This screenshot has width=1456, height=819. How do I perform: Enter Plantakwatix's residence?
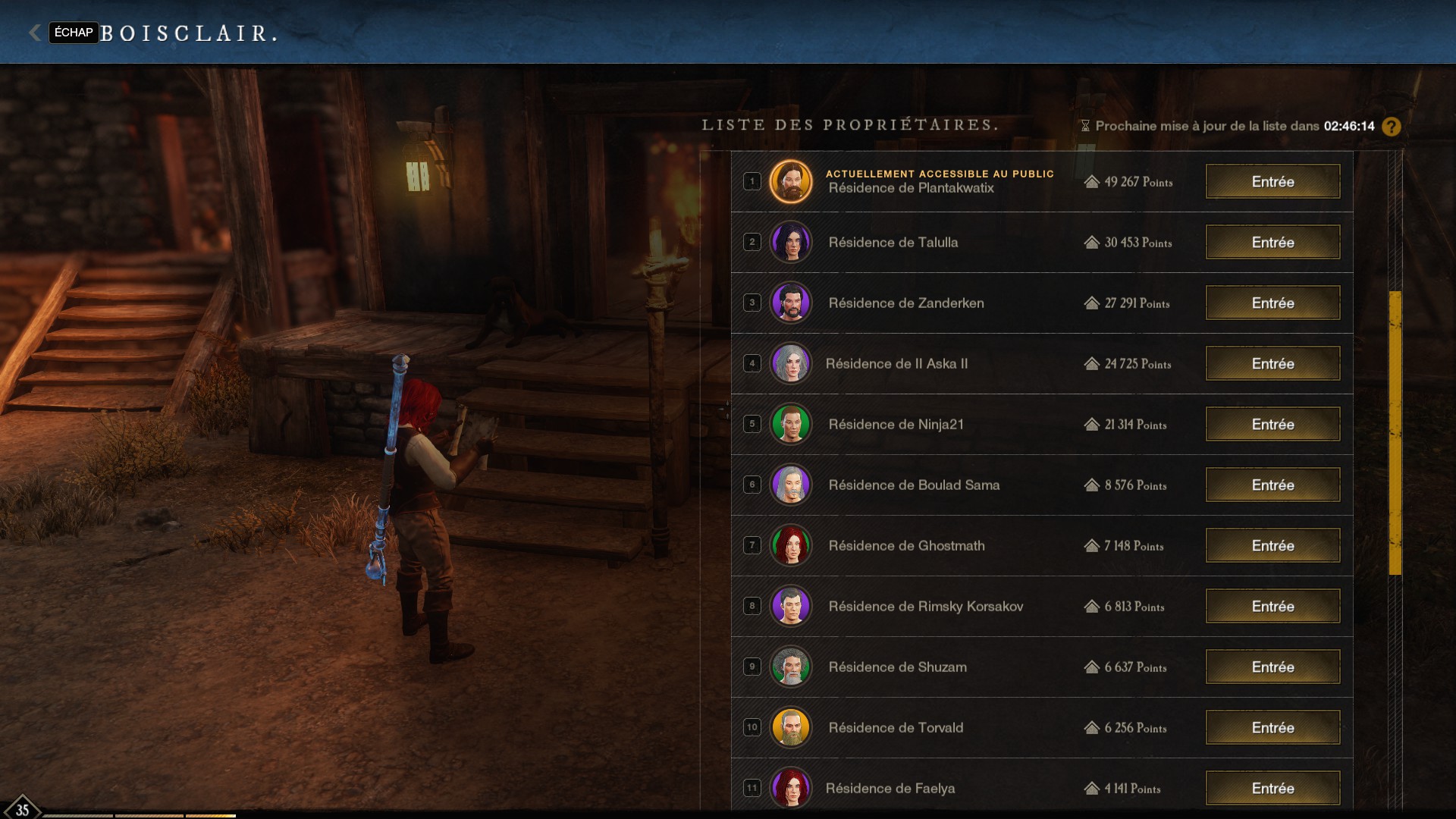click(1272, 182)
